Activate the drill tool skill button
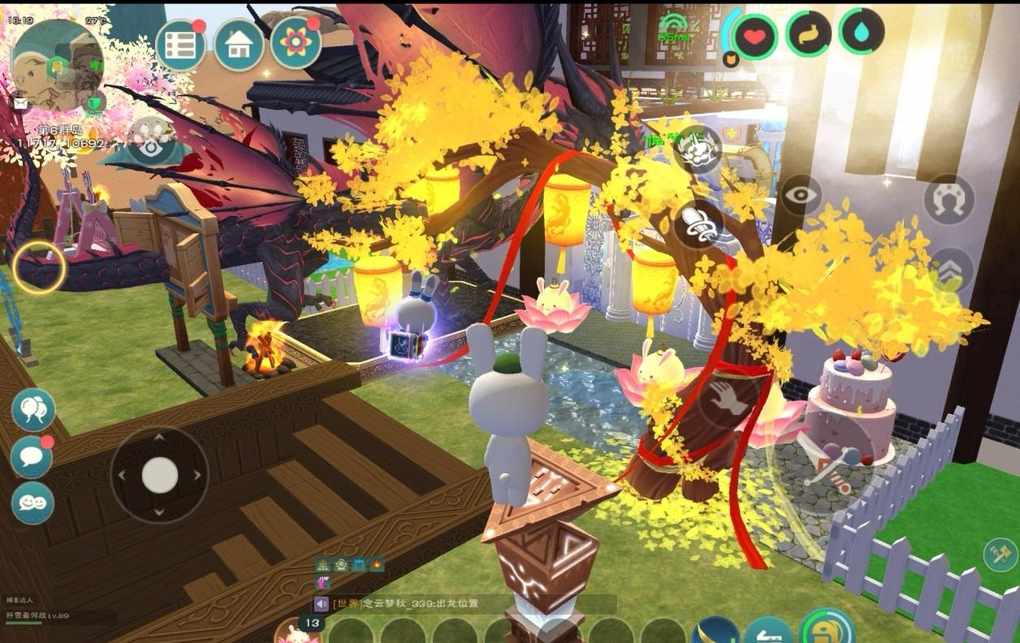This screenshot has height=643, width=1020. coord(697,223)
